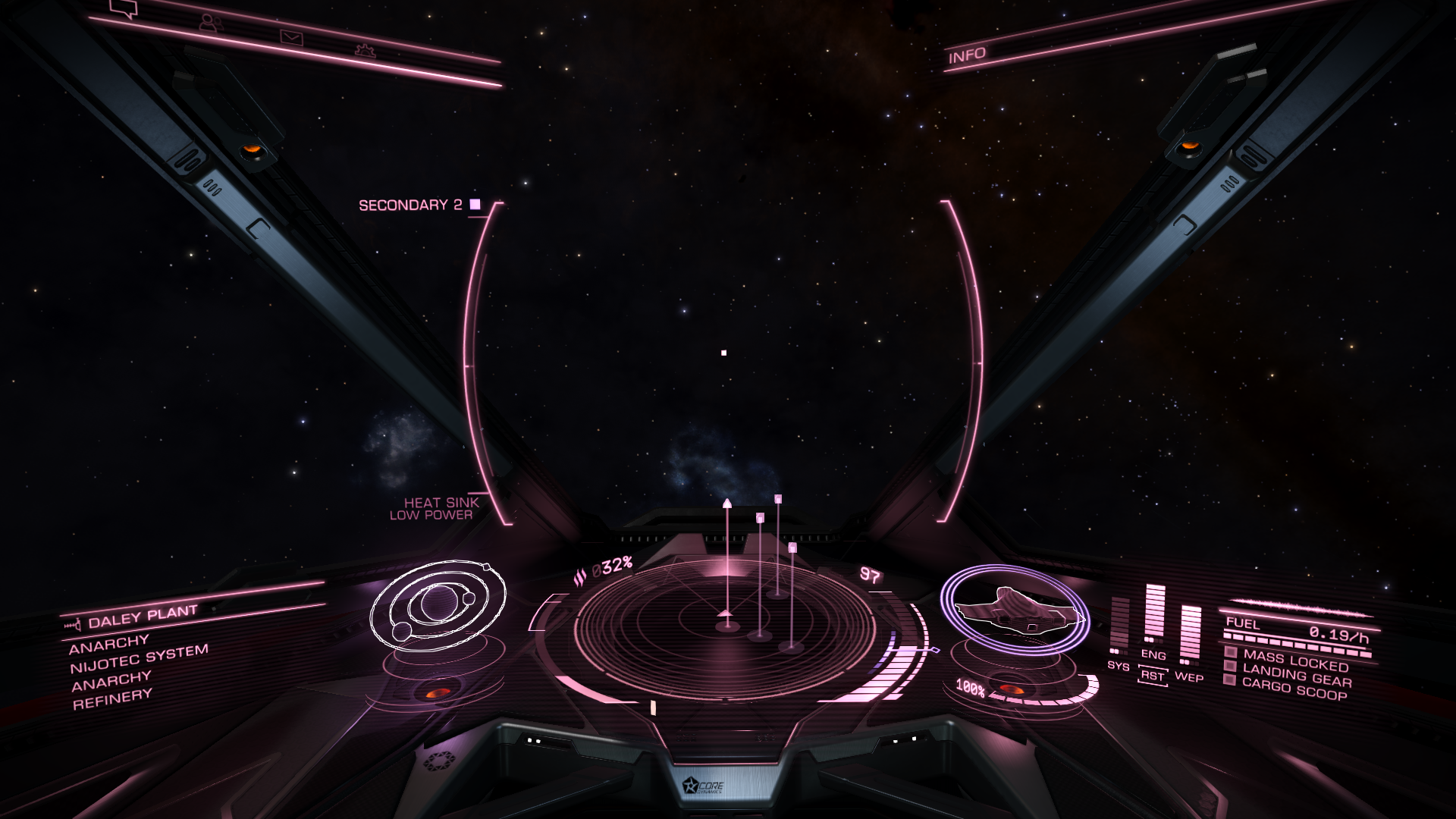
Task: Divert power to WEP
Action: pyautogui.click(x=1189, y=676)
